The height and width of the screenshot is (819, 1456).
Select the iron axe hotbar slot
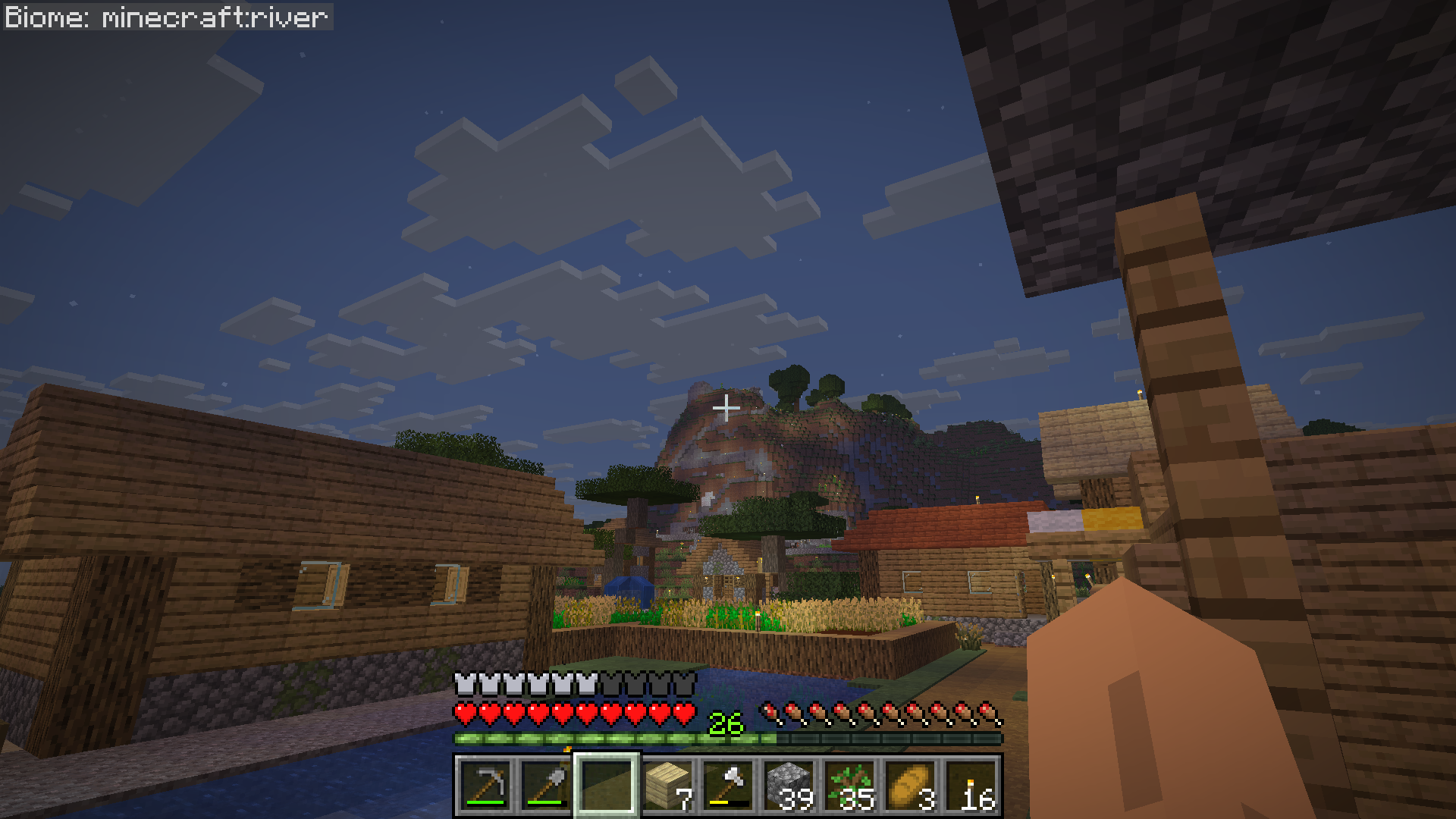728,786
